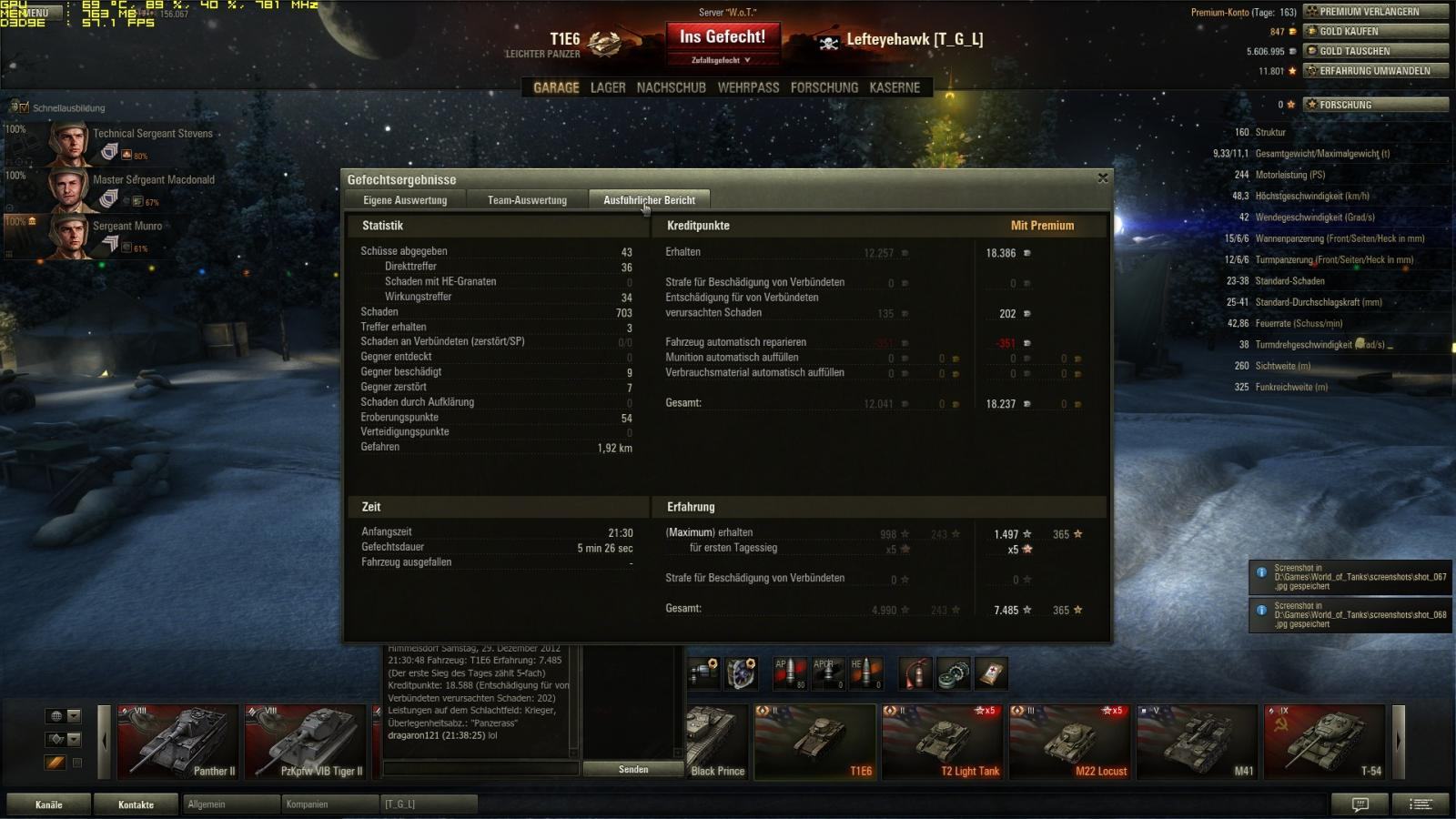Open the Lager menu
Screen dimensions: 1456x819
(x=608, y=87)
